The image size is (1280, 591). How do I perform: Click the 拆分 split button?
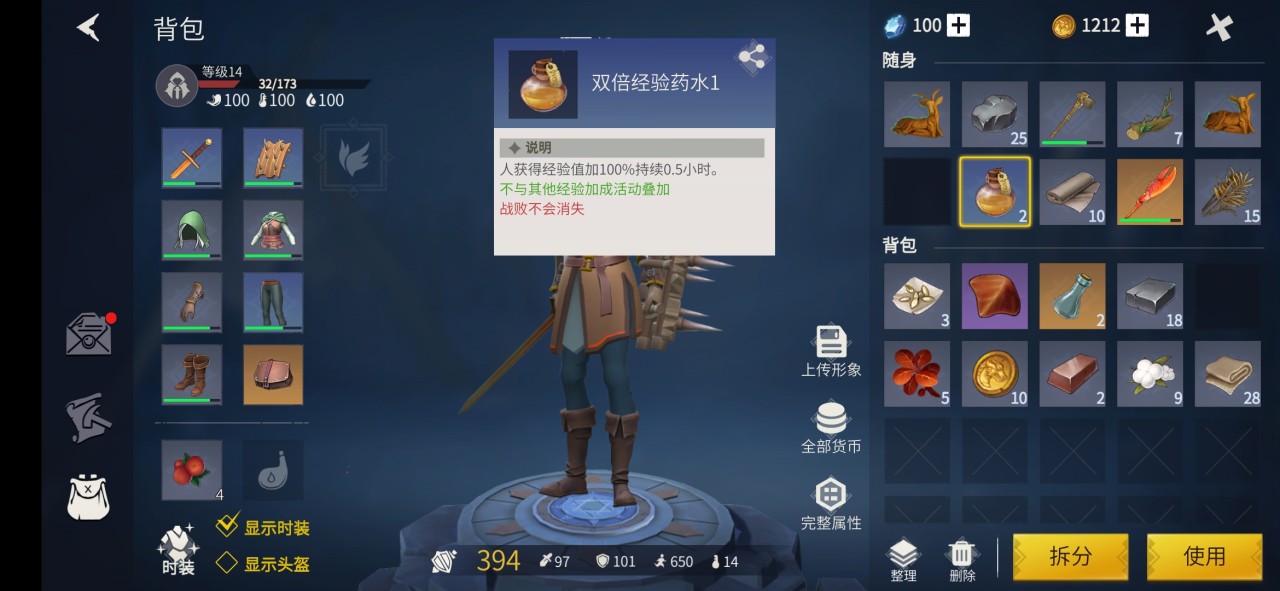pyautogui.click(x=1070, y=556)
